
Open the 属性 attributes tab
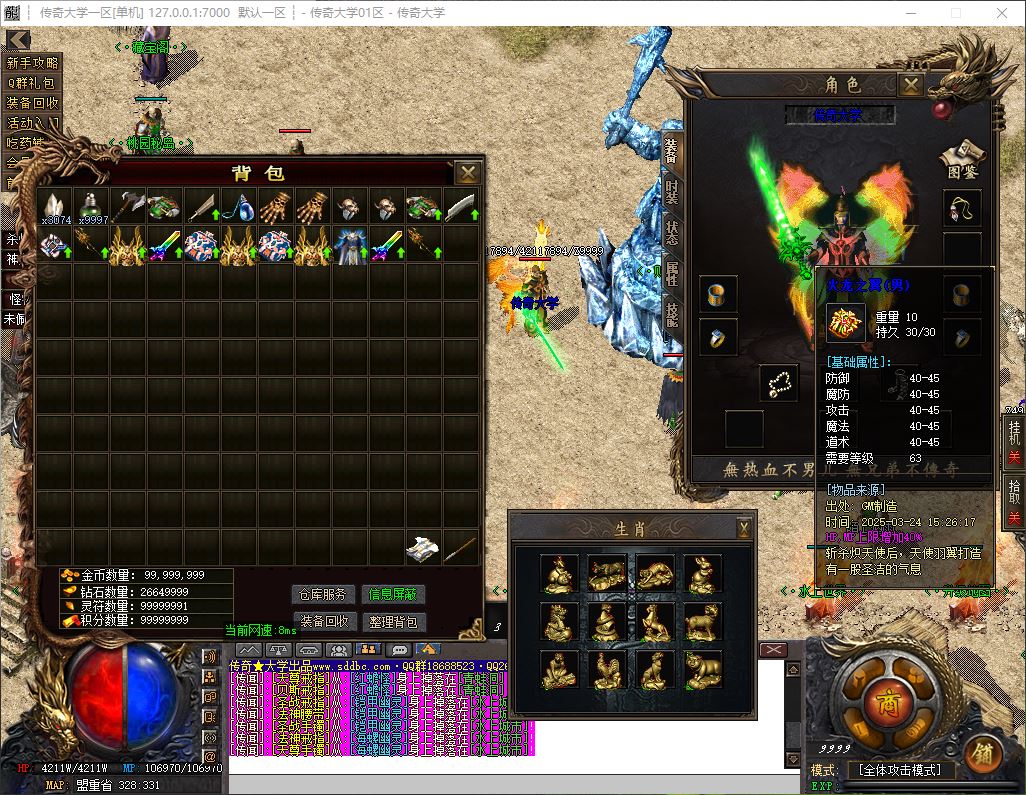click(x=671, y=273)
